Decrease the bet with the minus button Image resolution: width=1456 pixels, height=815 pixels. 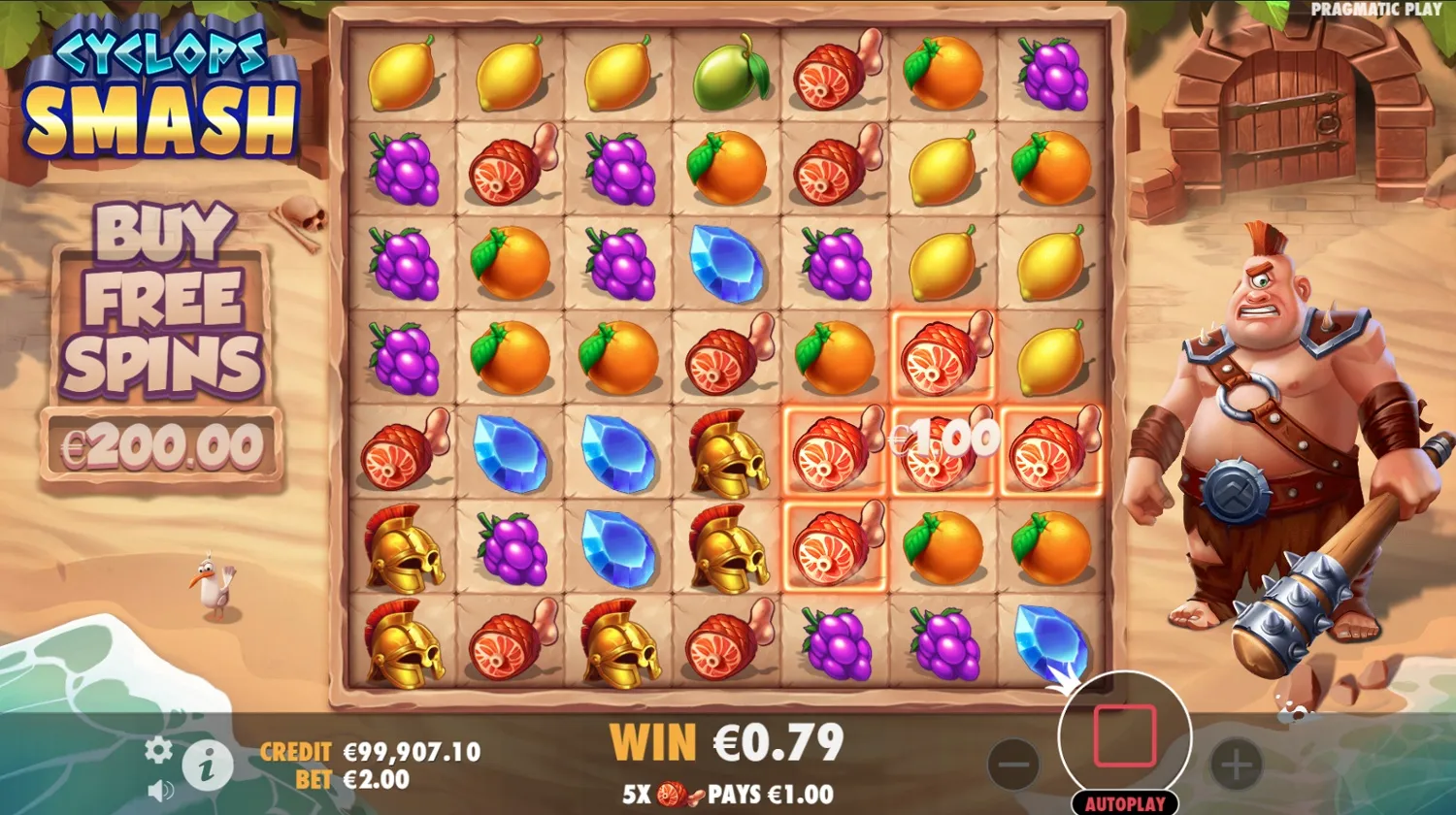pos(1012,765)
